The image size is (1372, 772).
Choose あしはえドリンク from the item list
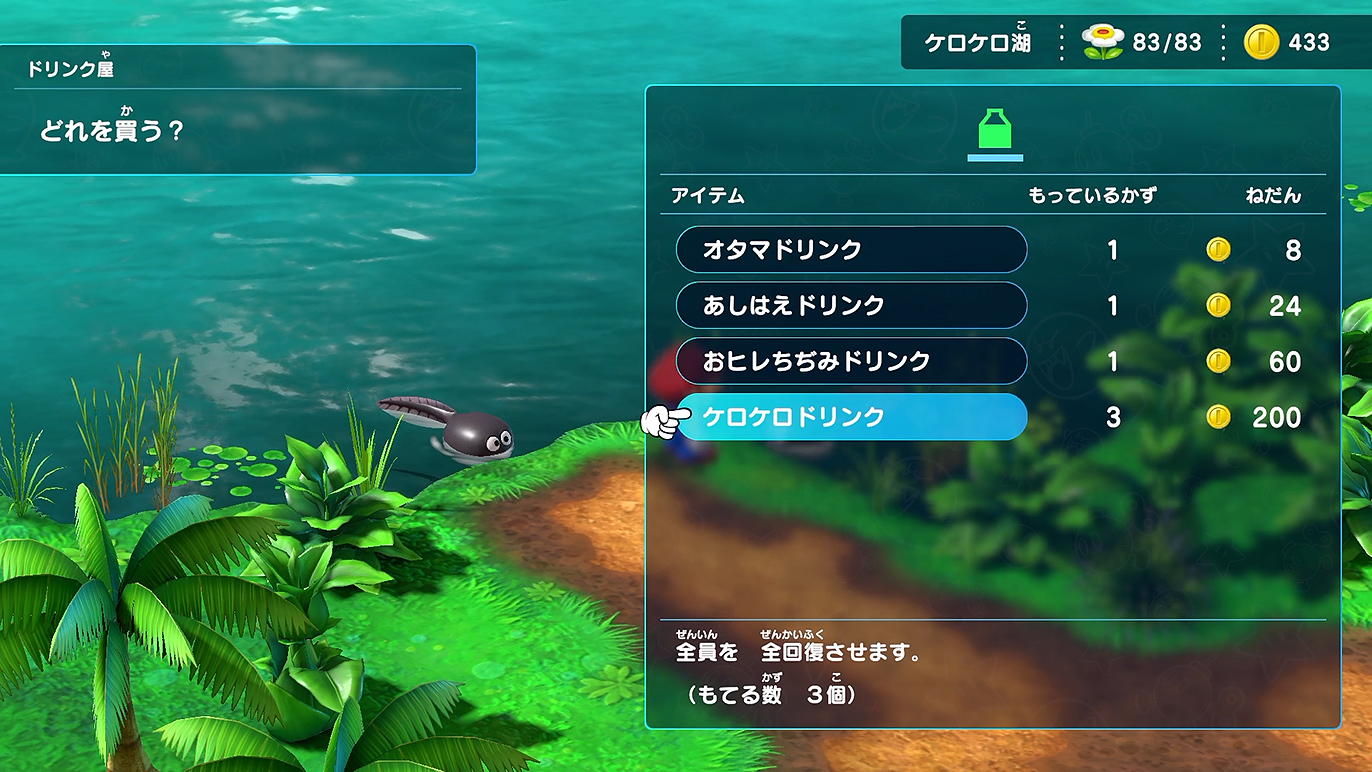pyautogui.click(x=851, y=305)
